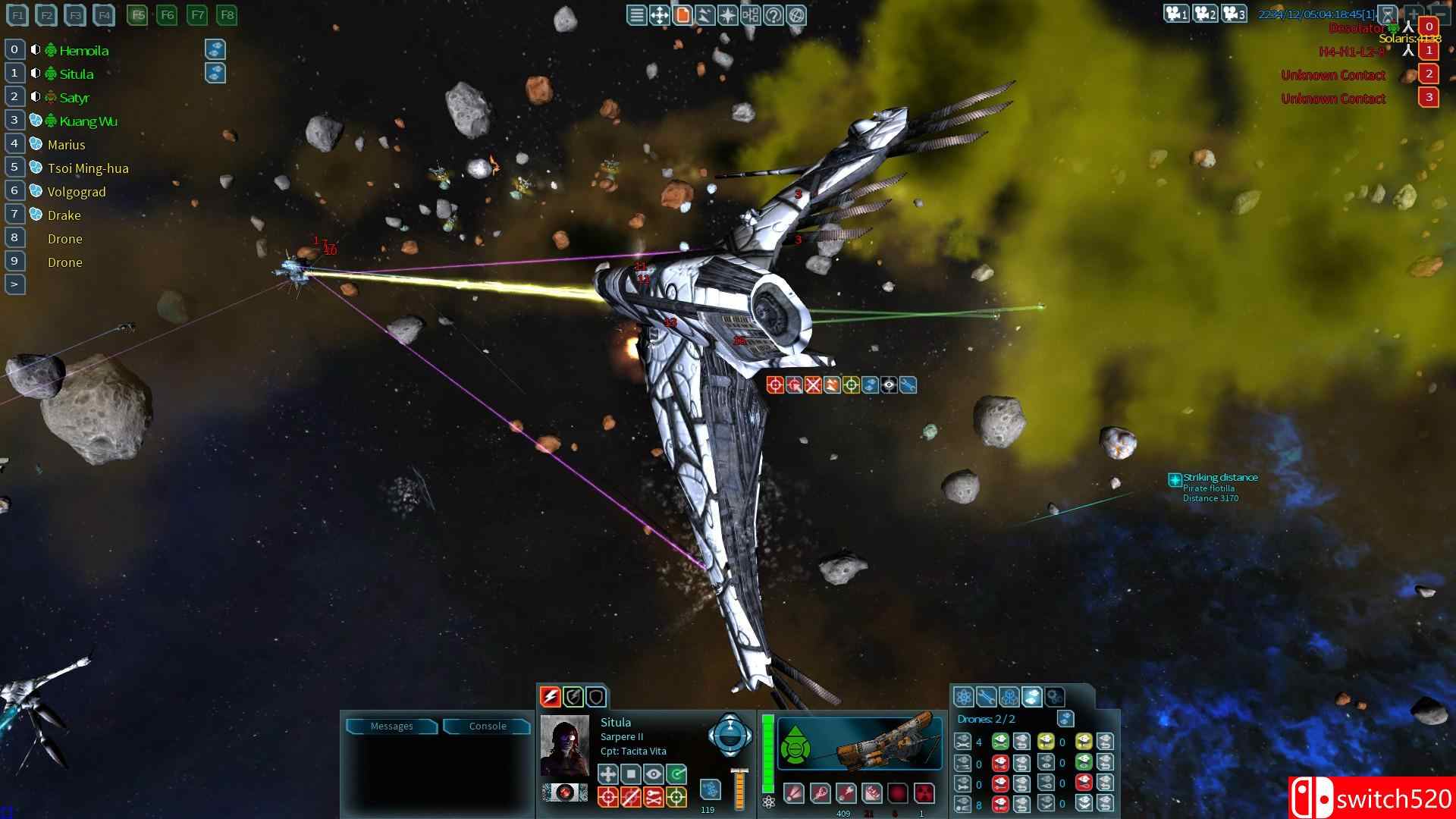Toggle a red weapon disable button in the Drones panel
The height and width of the screenshot is (819, 1456).
point(1000,764)
